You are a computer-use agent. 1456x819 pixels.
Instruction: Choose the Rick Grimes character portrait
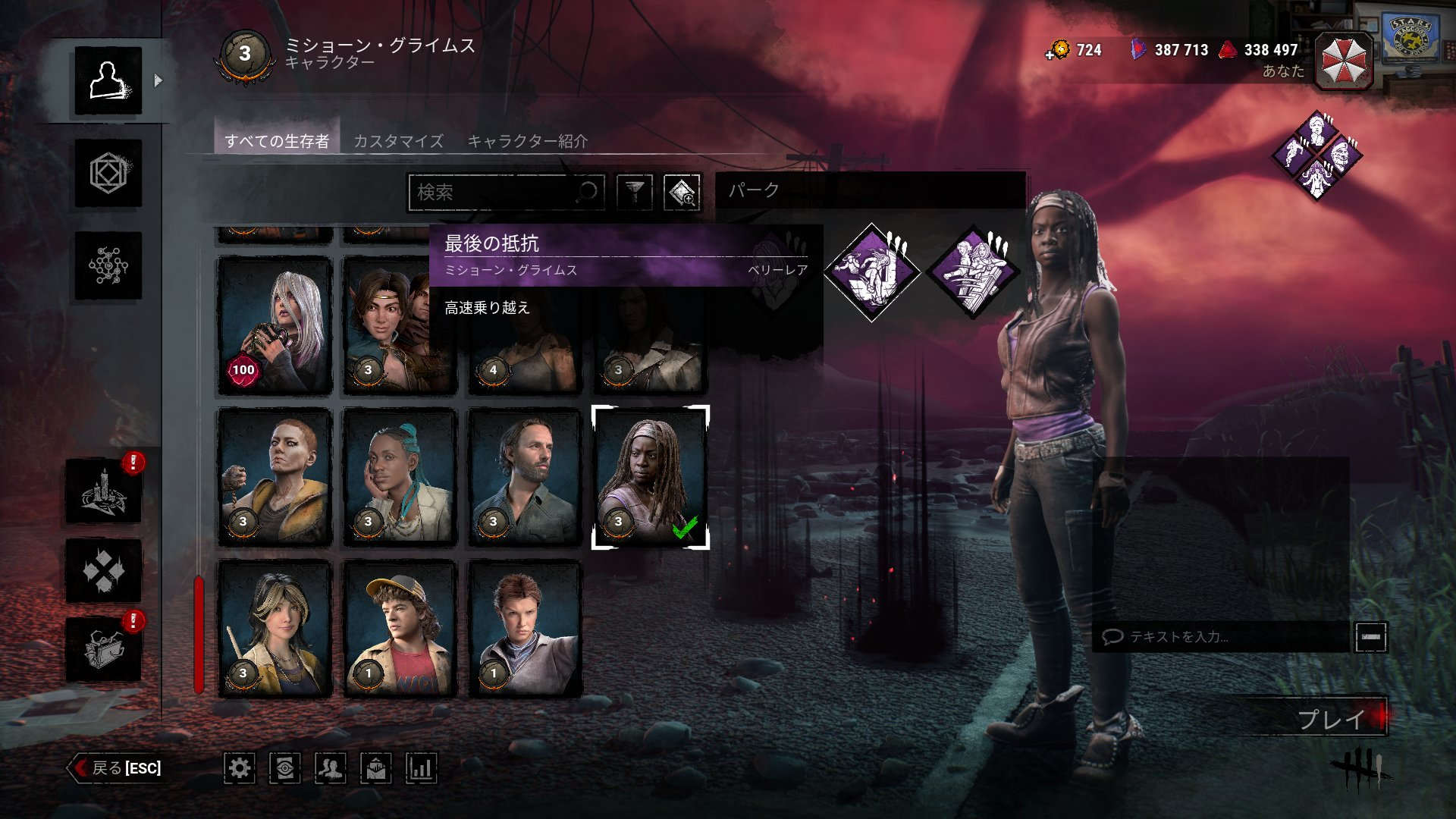[525, 476]
